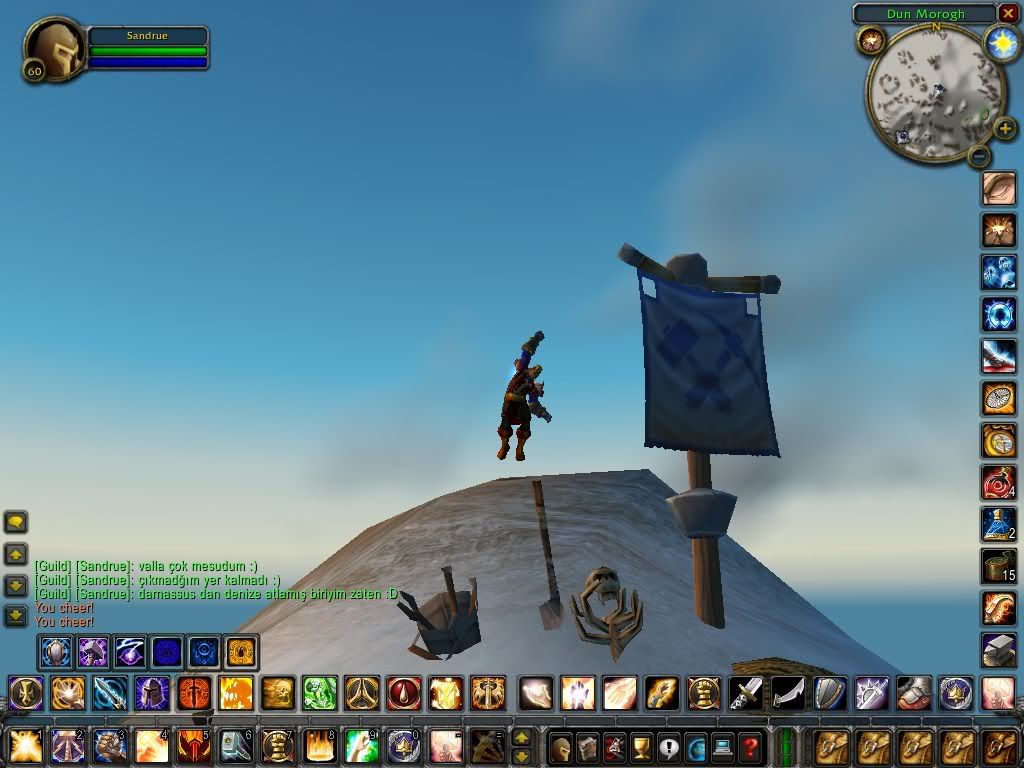Close the minimap with the red X
The height and width of the screenshot is (768, 1024).
pos(1007,14)
